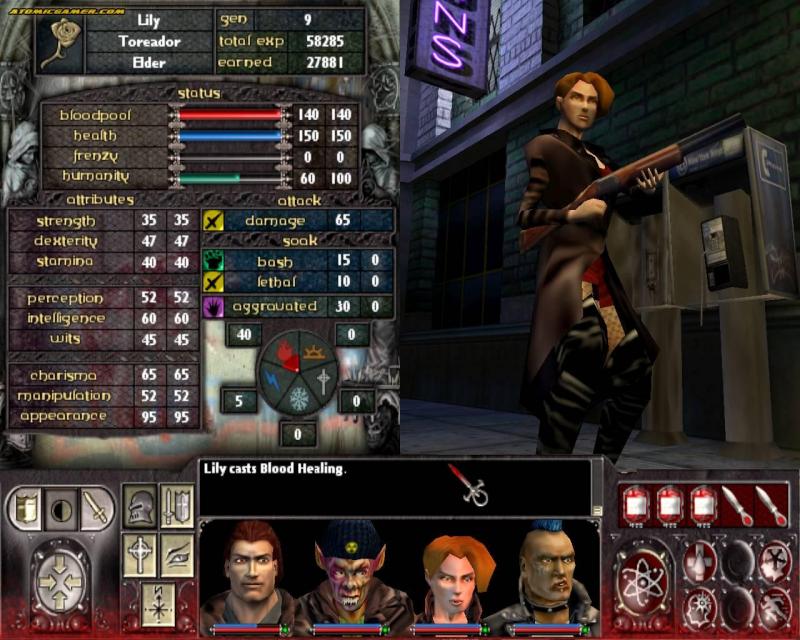Toggle the half-moon circle button
The image size is (800, 640).
click(x=59, y=508)
